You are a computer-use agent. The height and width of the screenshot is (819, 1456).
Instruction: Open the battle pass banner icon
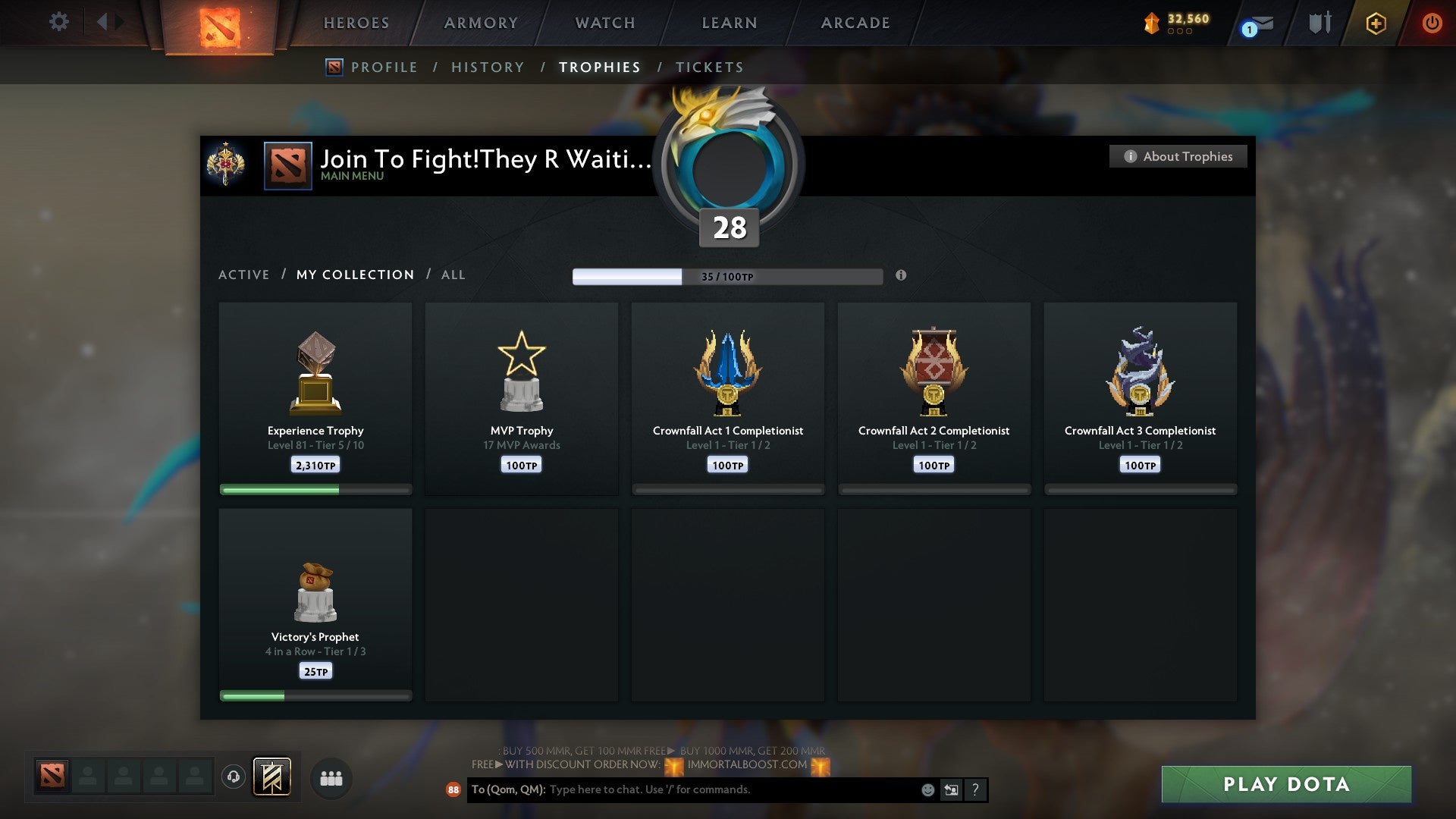(x=273, y=778)
